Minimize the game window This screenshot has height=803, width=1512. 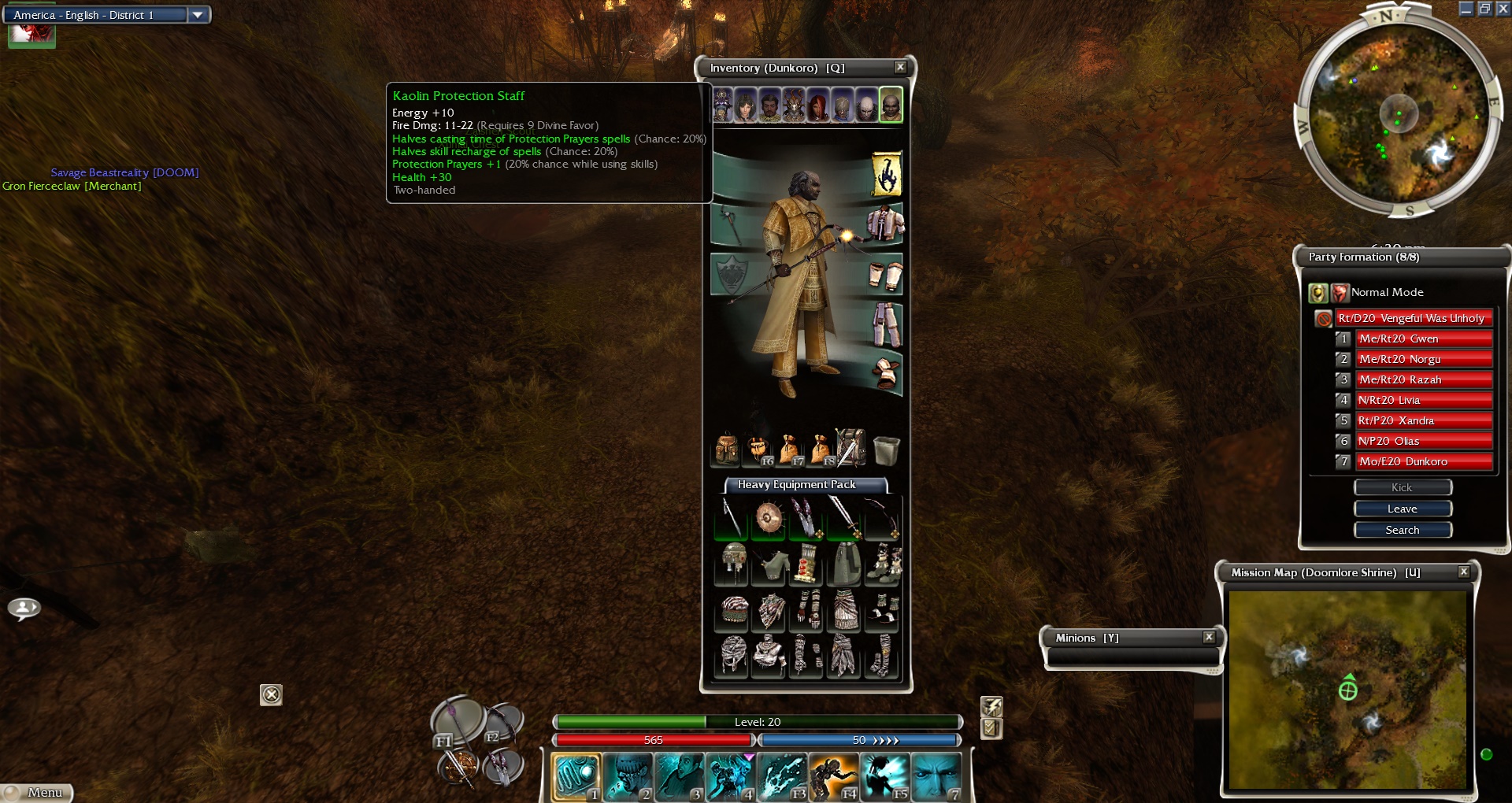tap(1466, 9)
